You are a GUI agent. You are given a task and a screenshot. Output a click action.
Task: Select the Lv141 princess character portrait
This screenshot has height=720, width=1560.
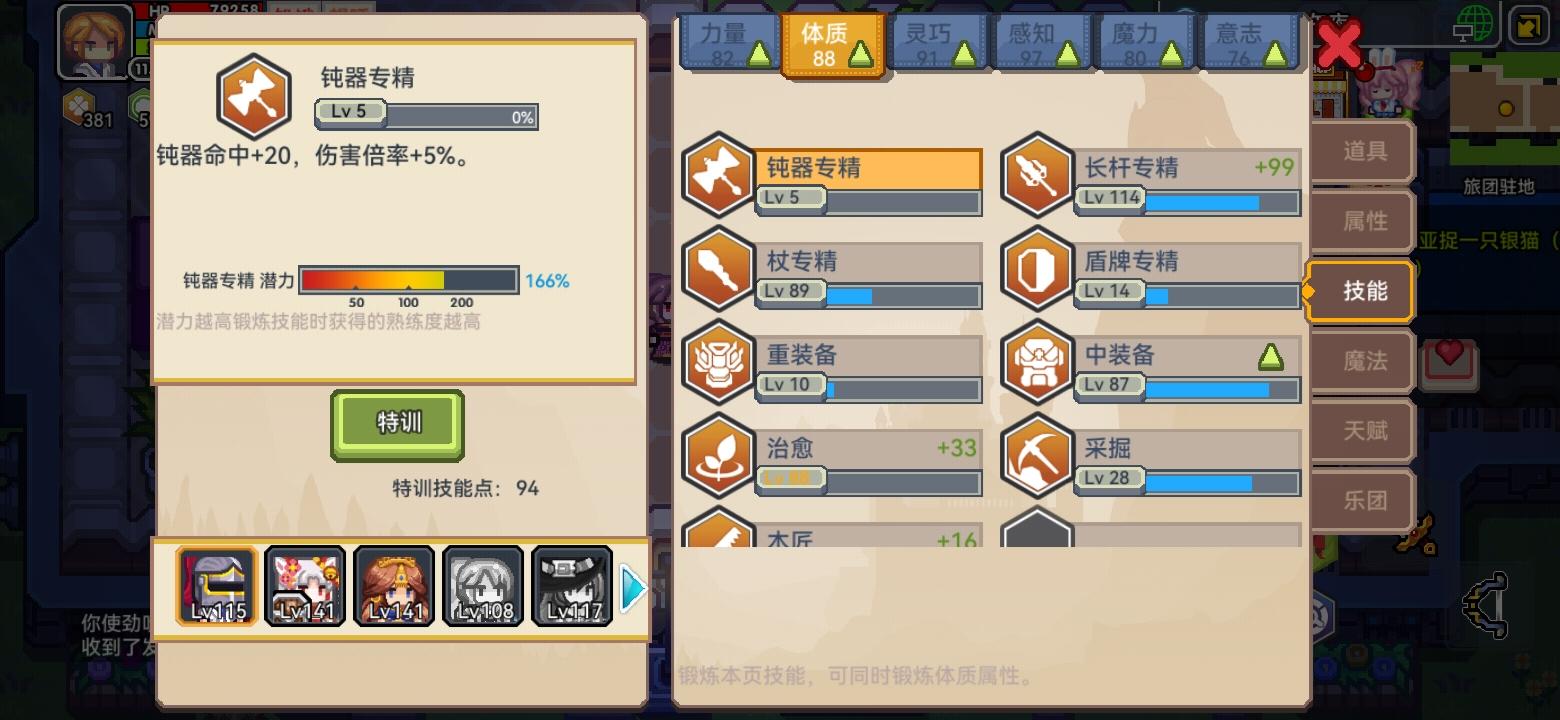point(394,586)
